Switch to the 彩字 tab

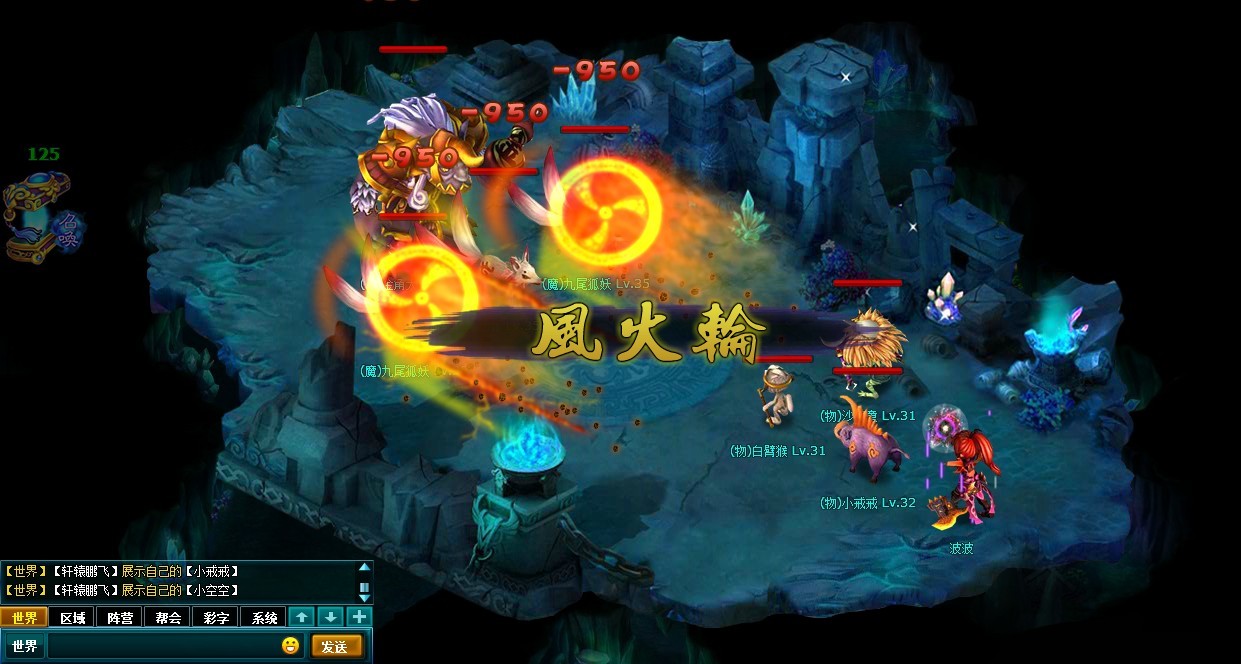[216, 617]
